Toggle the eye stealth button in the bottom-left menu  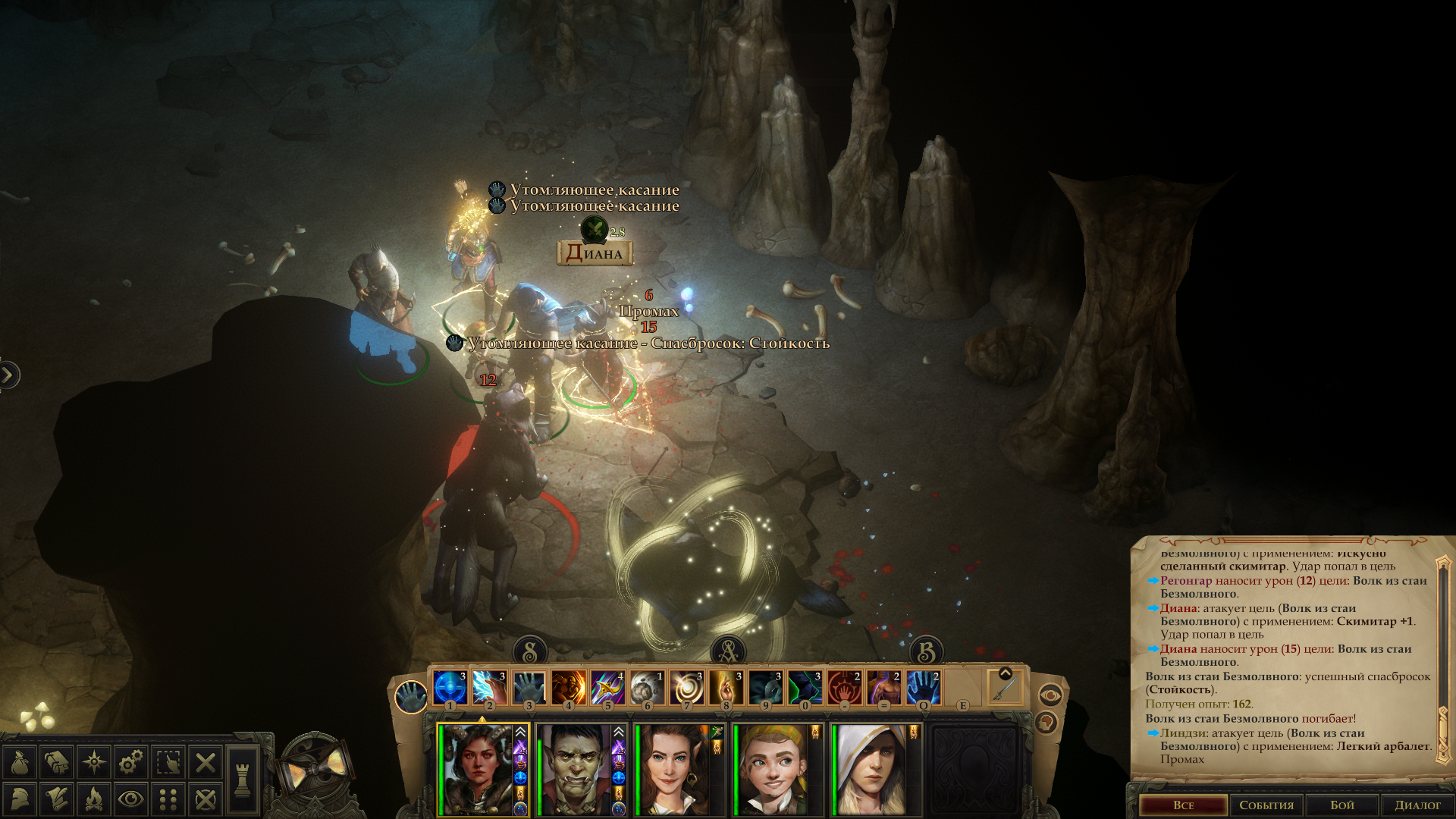(131, 799)
